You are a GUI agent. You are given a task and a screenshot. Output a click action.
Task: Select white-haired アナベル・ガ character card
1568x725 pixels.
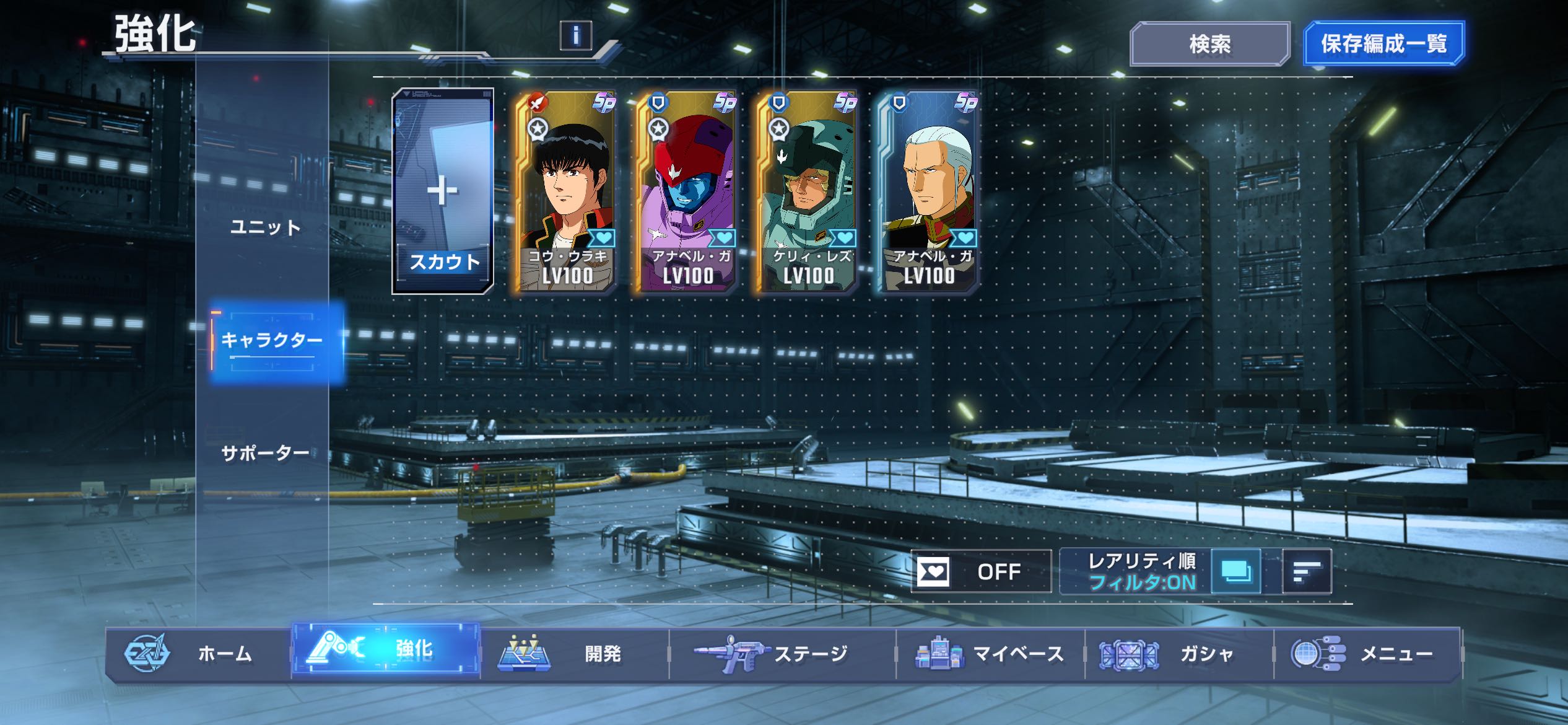(928, 191)
